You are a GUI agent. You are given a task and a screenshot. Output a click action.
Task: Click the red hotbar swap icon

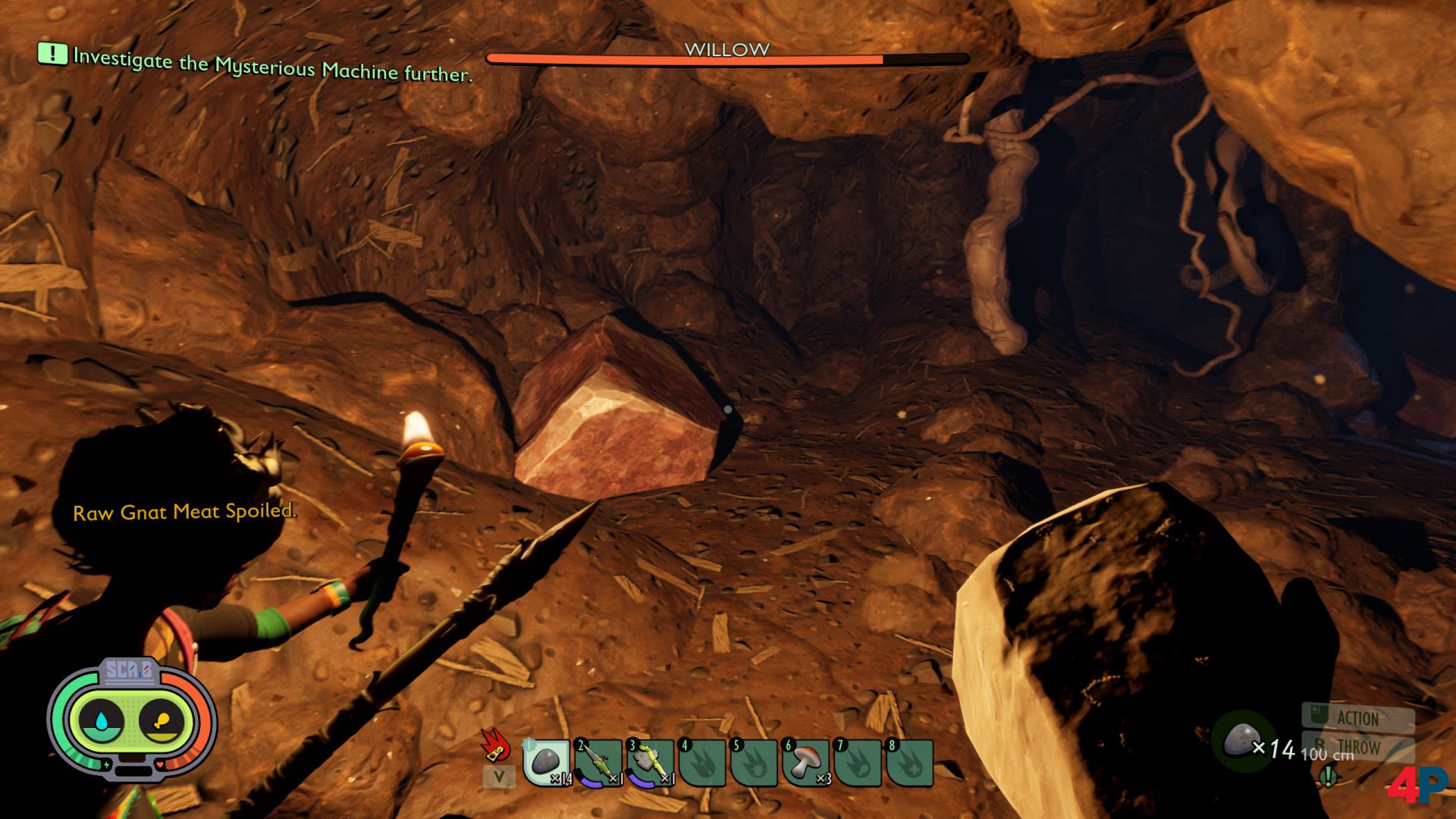[x=496, y=745]
